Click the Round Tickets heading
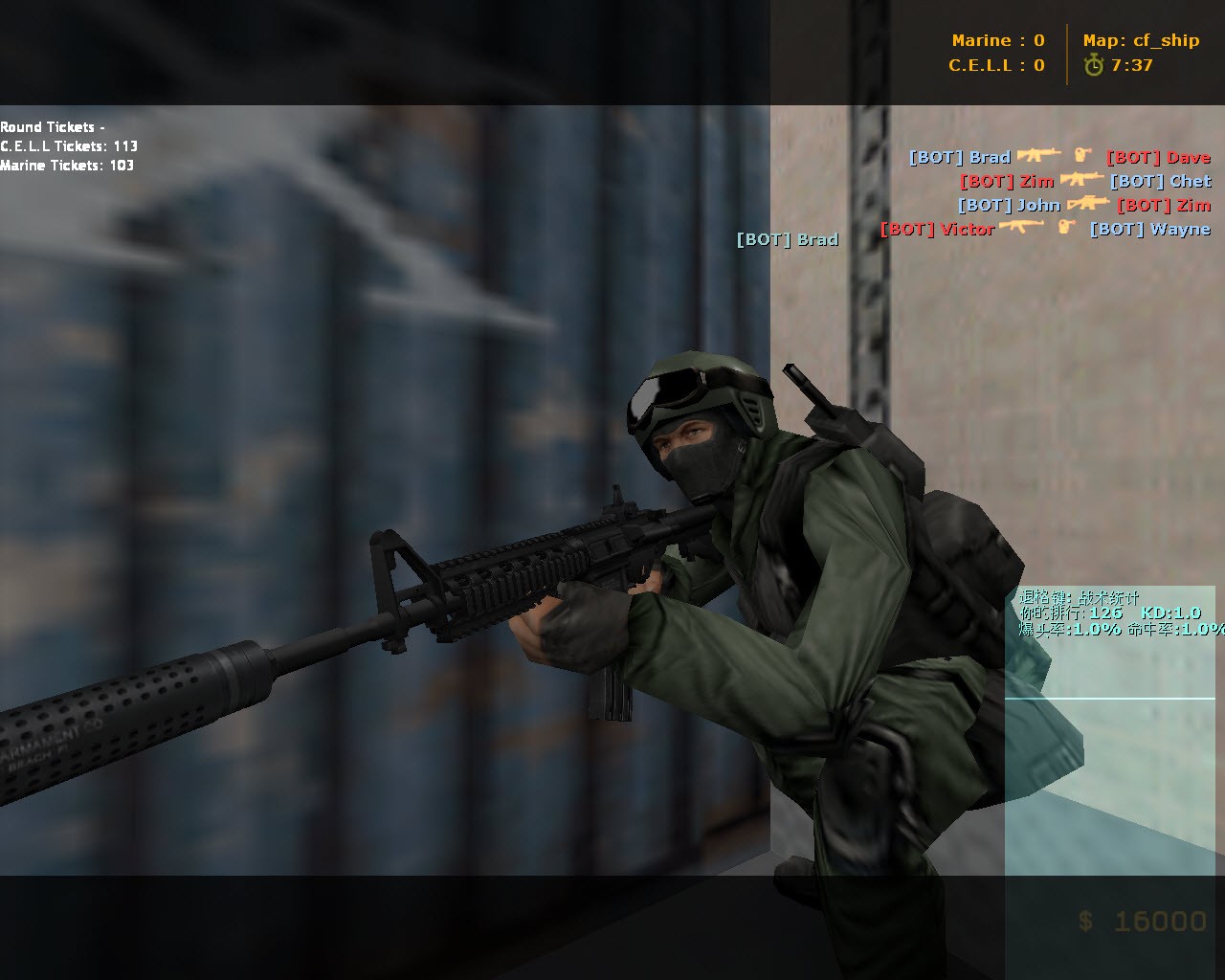 click(x=54, y=125)
